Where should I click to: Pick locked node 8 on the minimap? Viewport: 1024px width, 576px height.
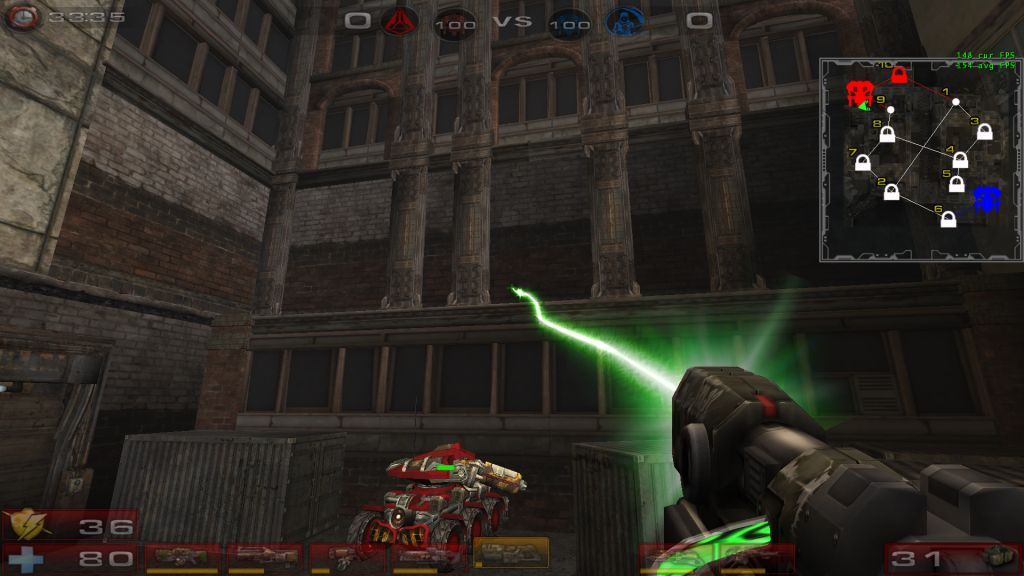click(x=887, y=134)
